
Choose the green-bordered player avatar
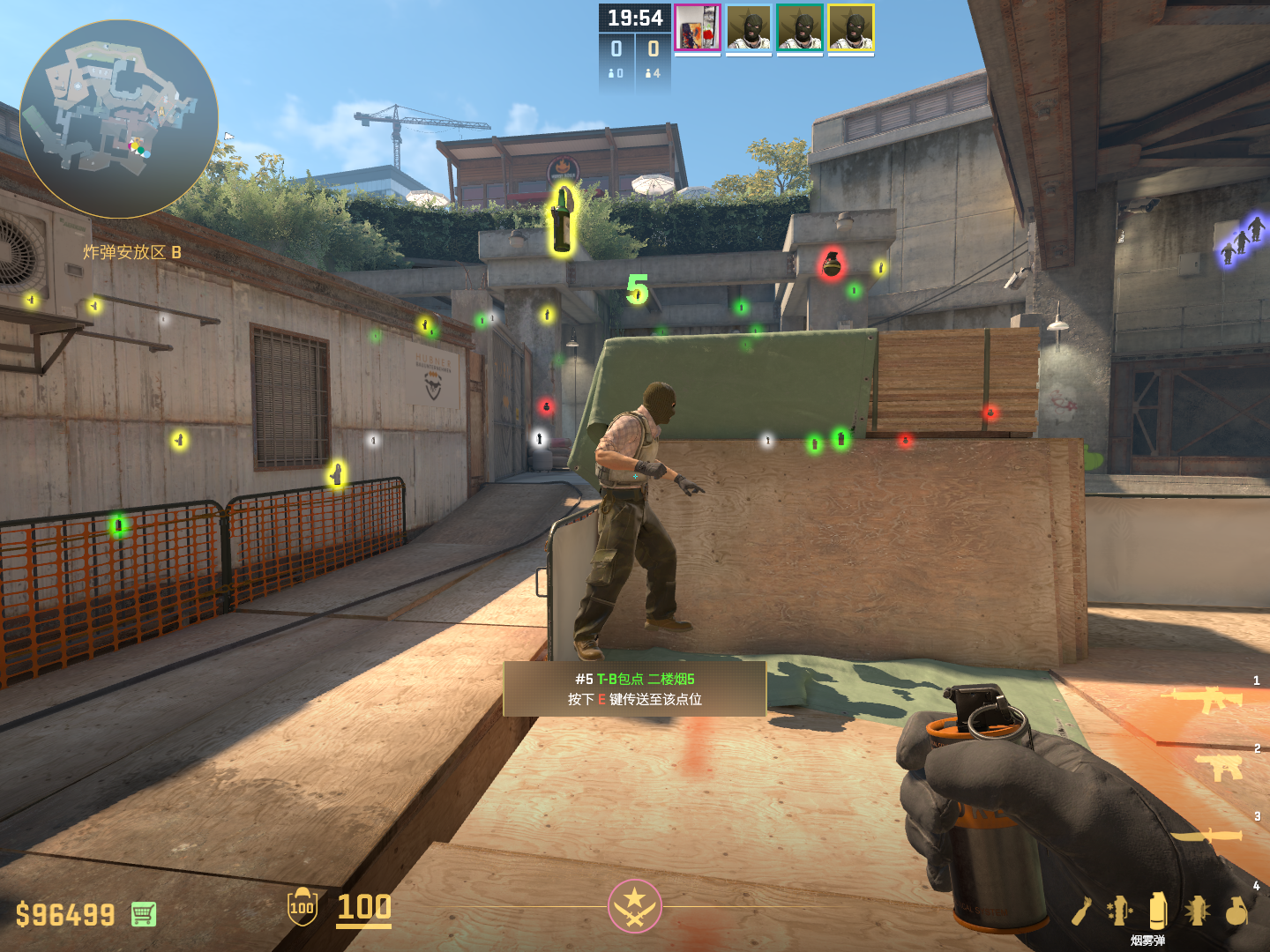pyautogui.click(x=800, y=28)
